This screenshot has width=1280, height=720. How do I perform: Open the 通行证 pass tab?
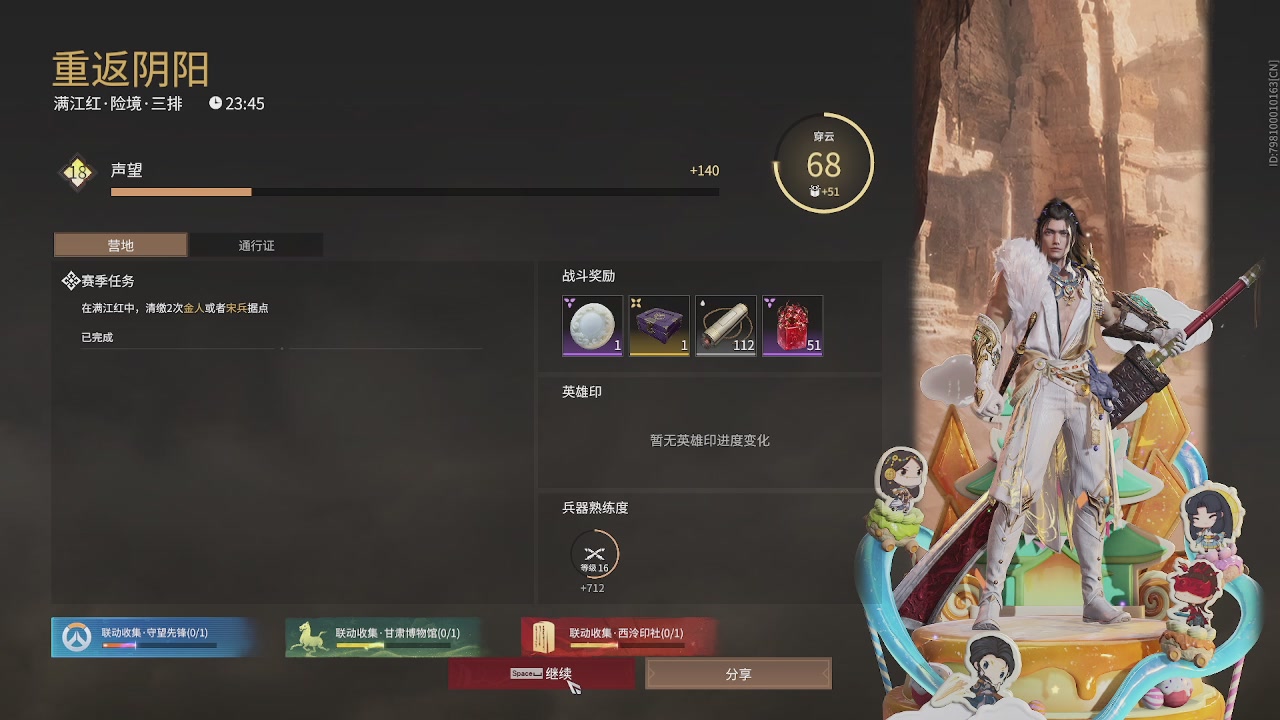[x=257, y=245]
